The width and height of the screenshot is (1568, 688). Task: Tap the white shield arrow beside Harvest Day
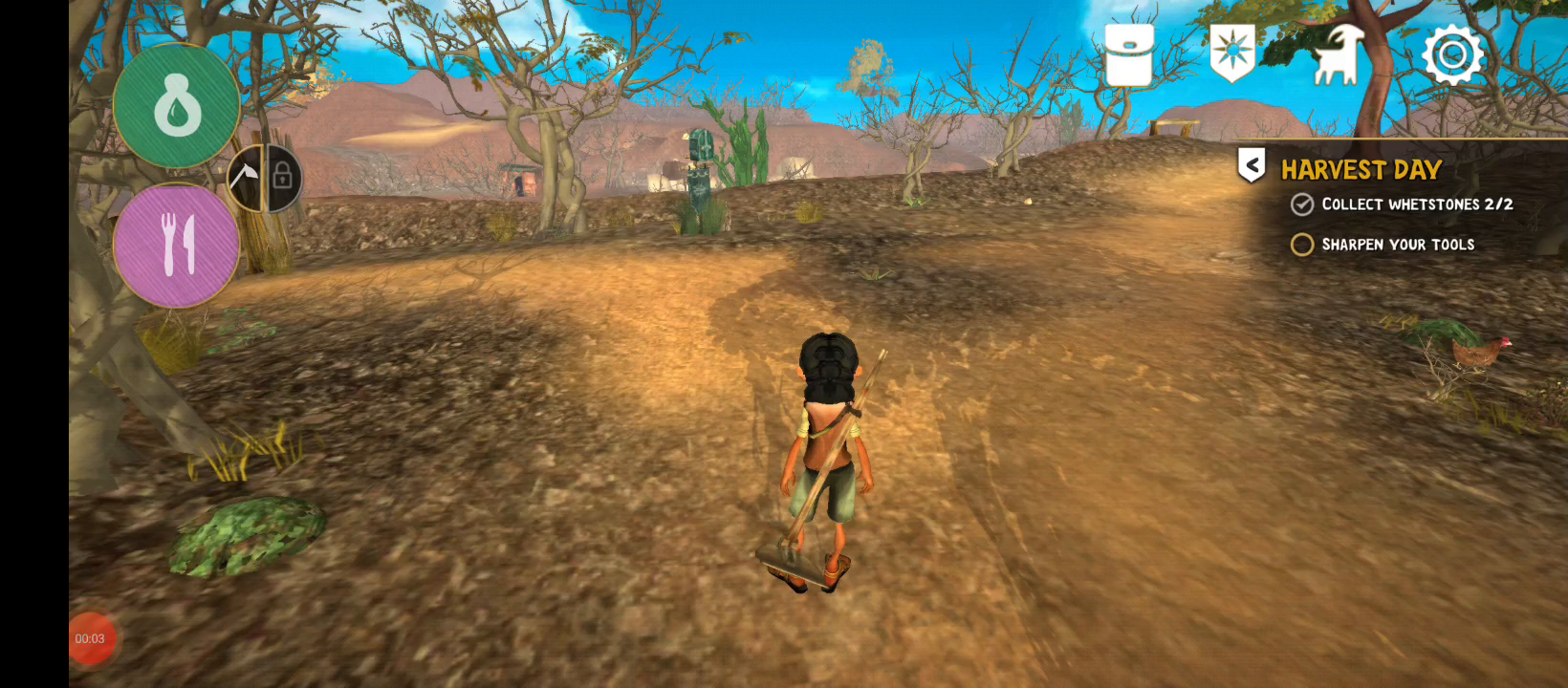[x=1250, y=164]
